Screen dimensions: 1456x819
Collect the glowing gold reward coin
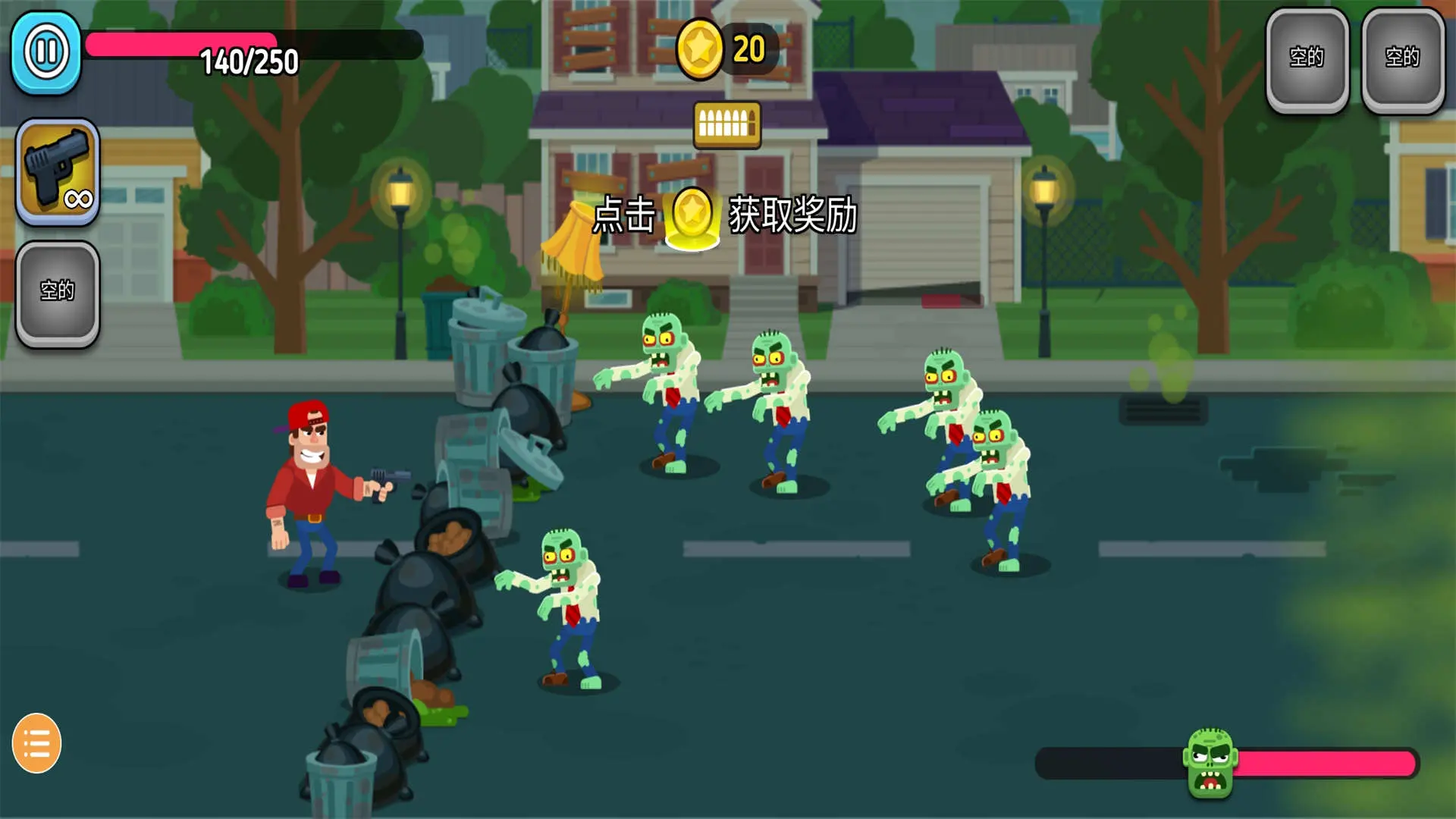pos(692,217)
